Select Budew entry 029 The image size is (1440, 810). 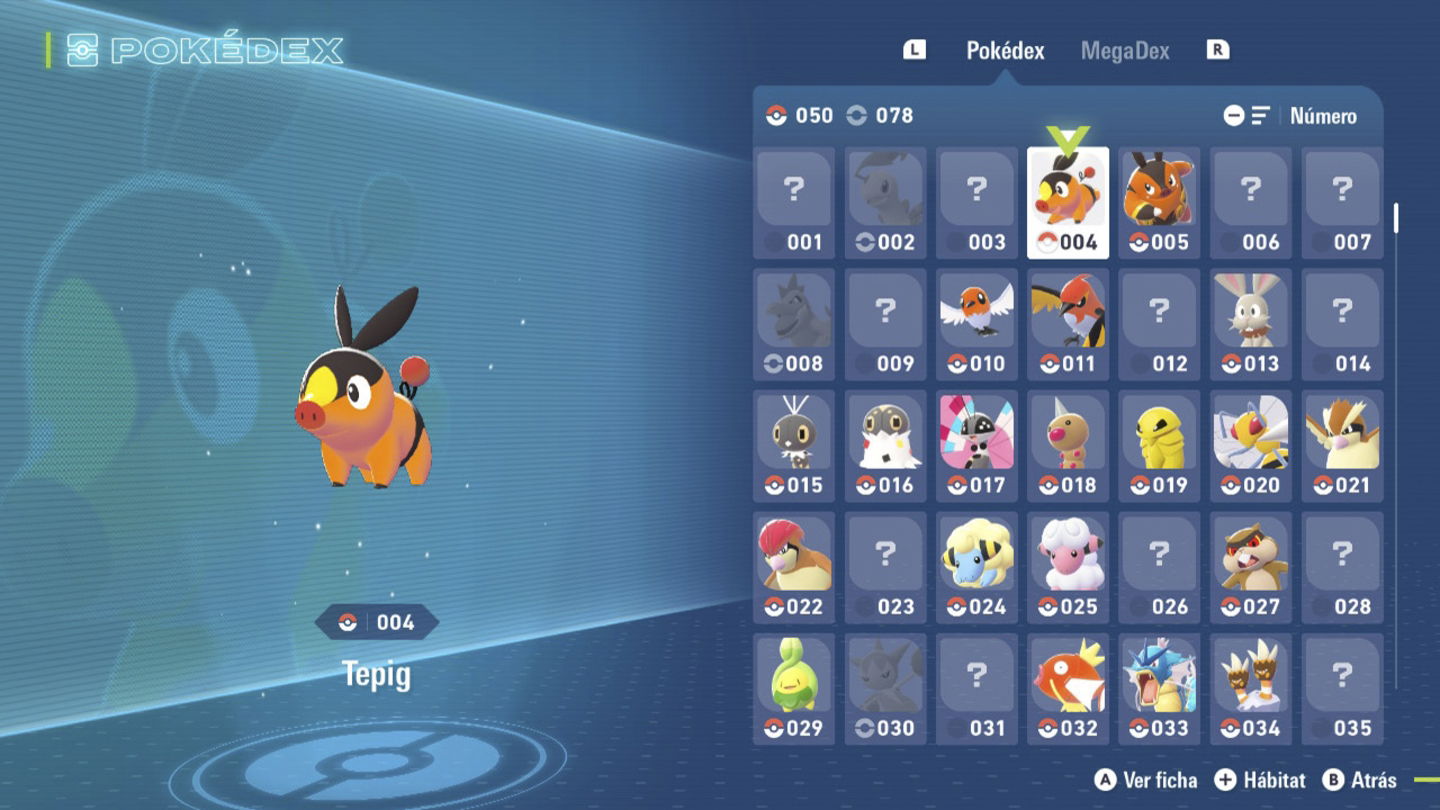794,688
